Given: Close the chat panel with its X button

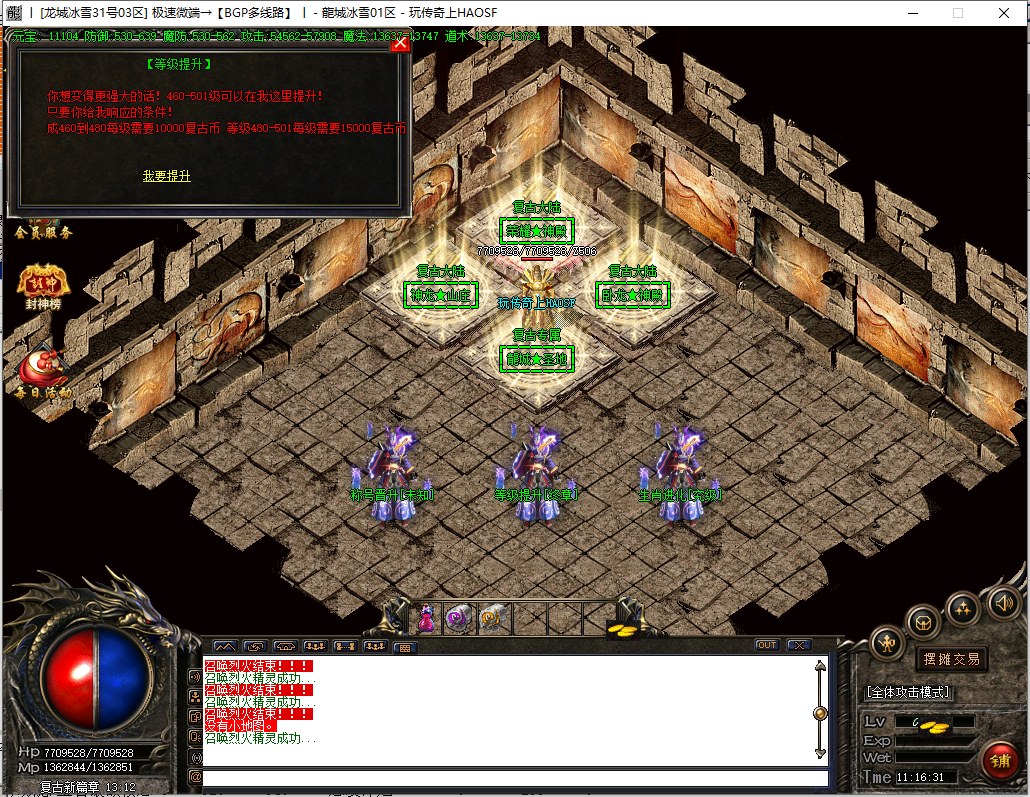Looking at the screenshot, I should click(x=797, y=645).
